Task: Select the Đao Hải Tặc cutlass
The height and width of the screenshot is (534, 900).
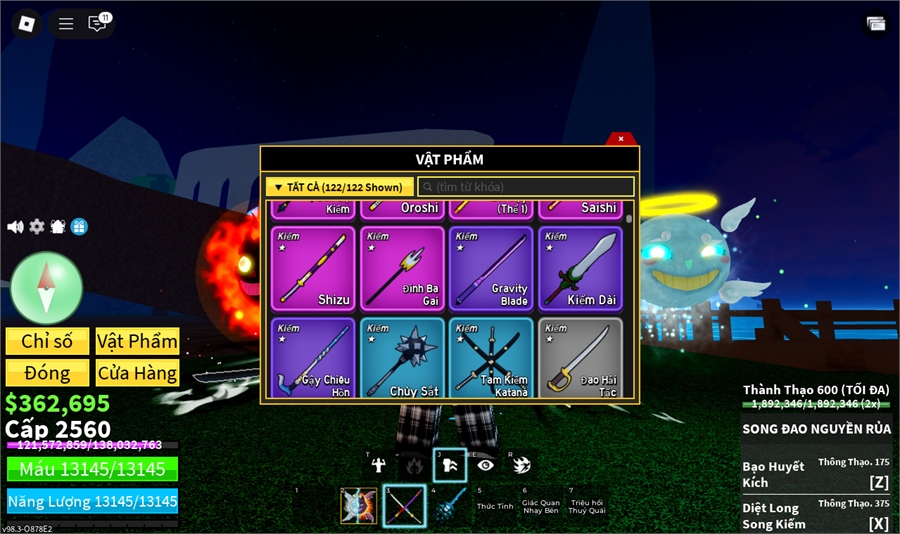Action: (580, 357)
